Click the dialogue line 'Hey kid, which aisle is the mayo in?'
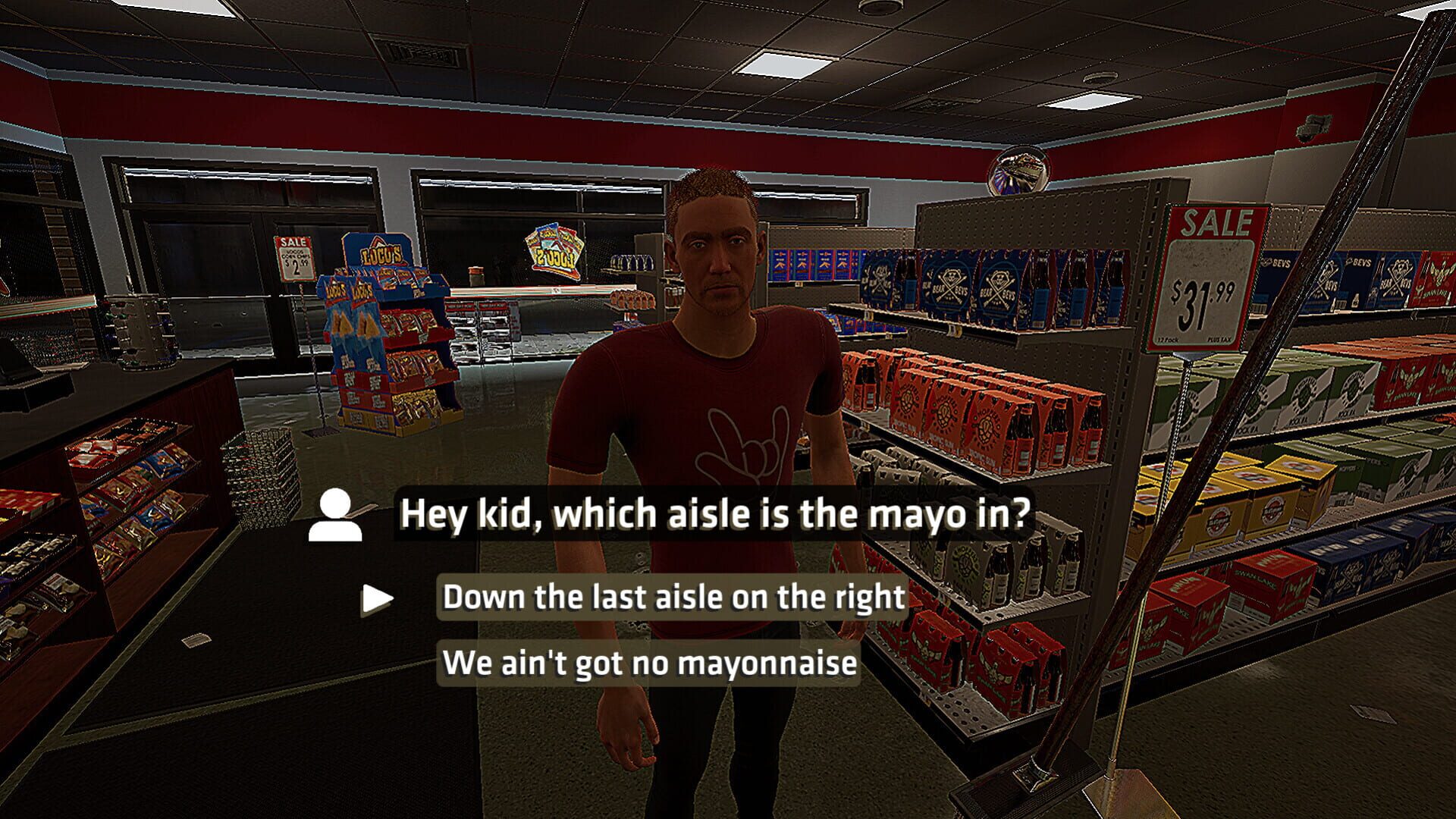 (716, 514)
